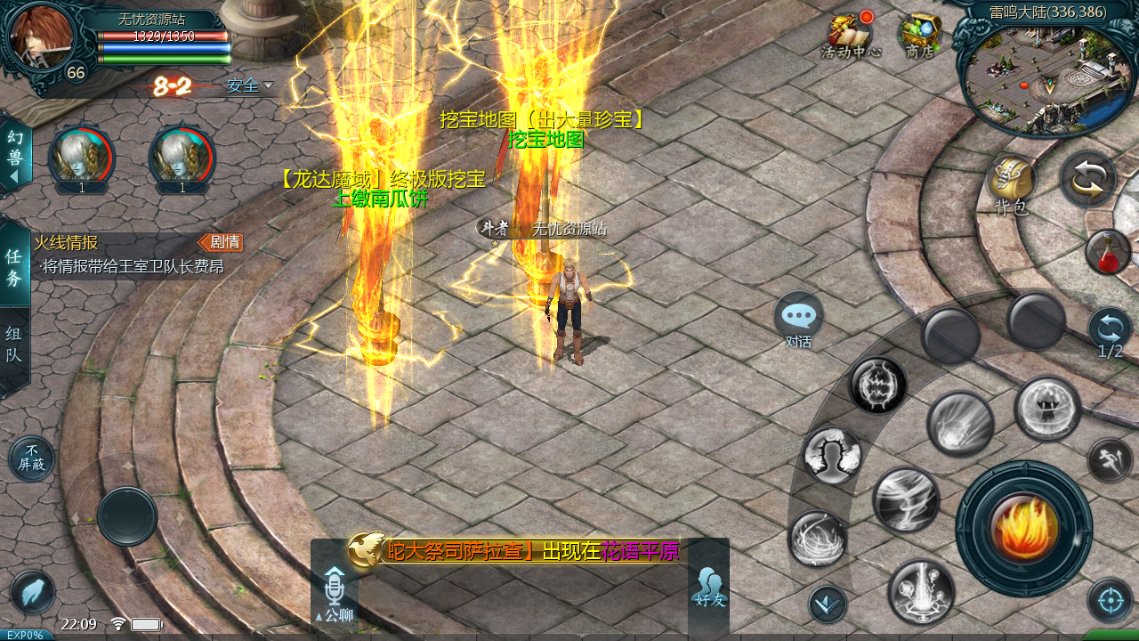Switch to the 组队 team tab

pyautogui.click(x=14, y=346)
